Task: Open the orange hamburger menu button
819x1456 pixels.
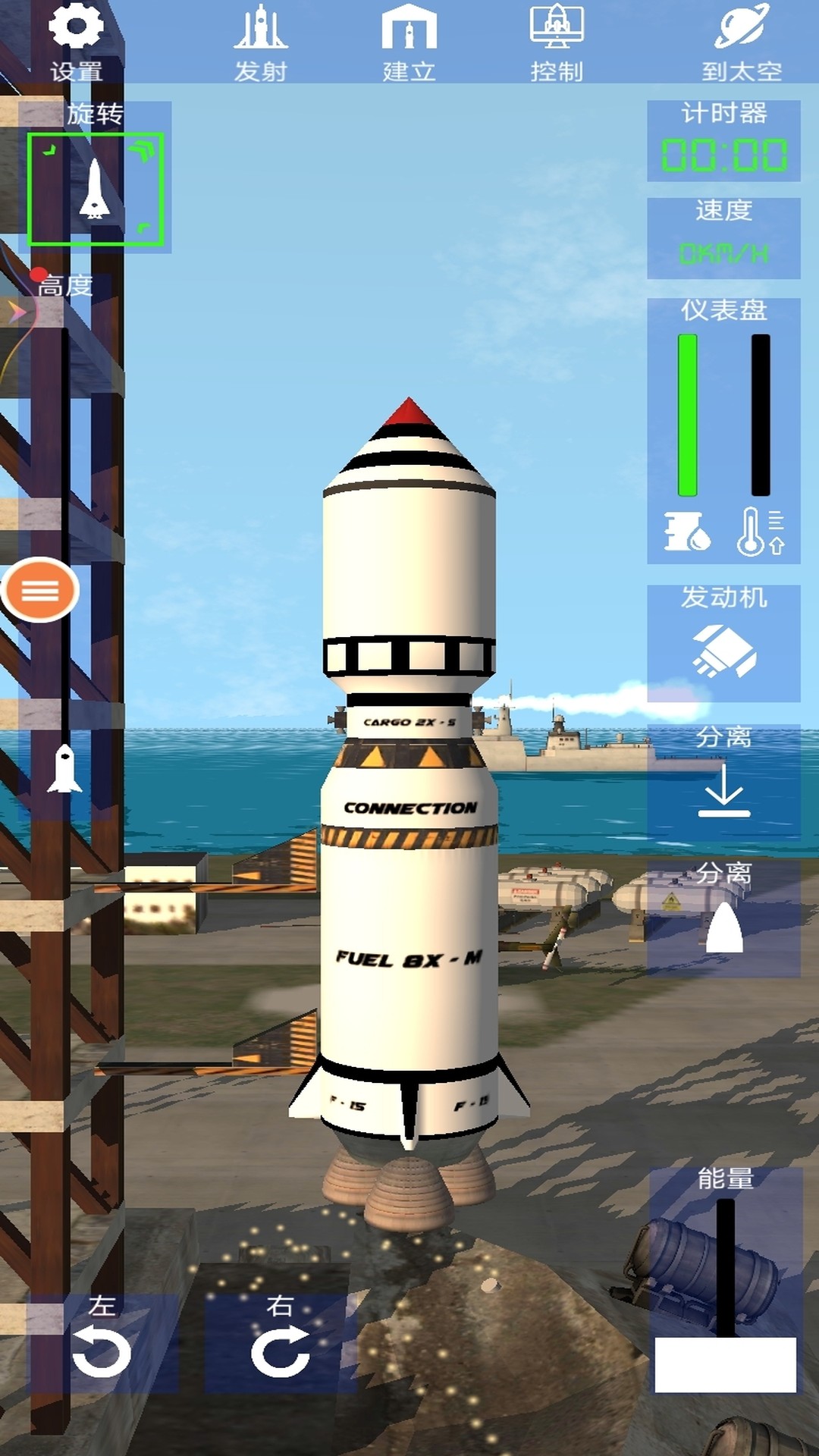Action: tap(40, 590)
